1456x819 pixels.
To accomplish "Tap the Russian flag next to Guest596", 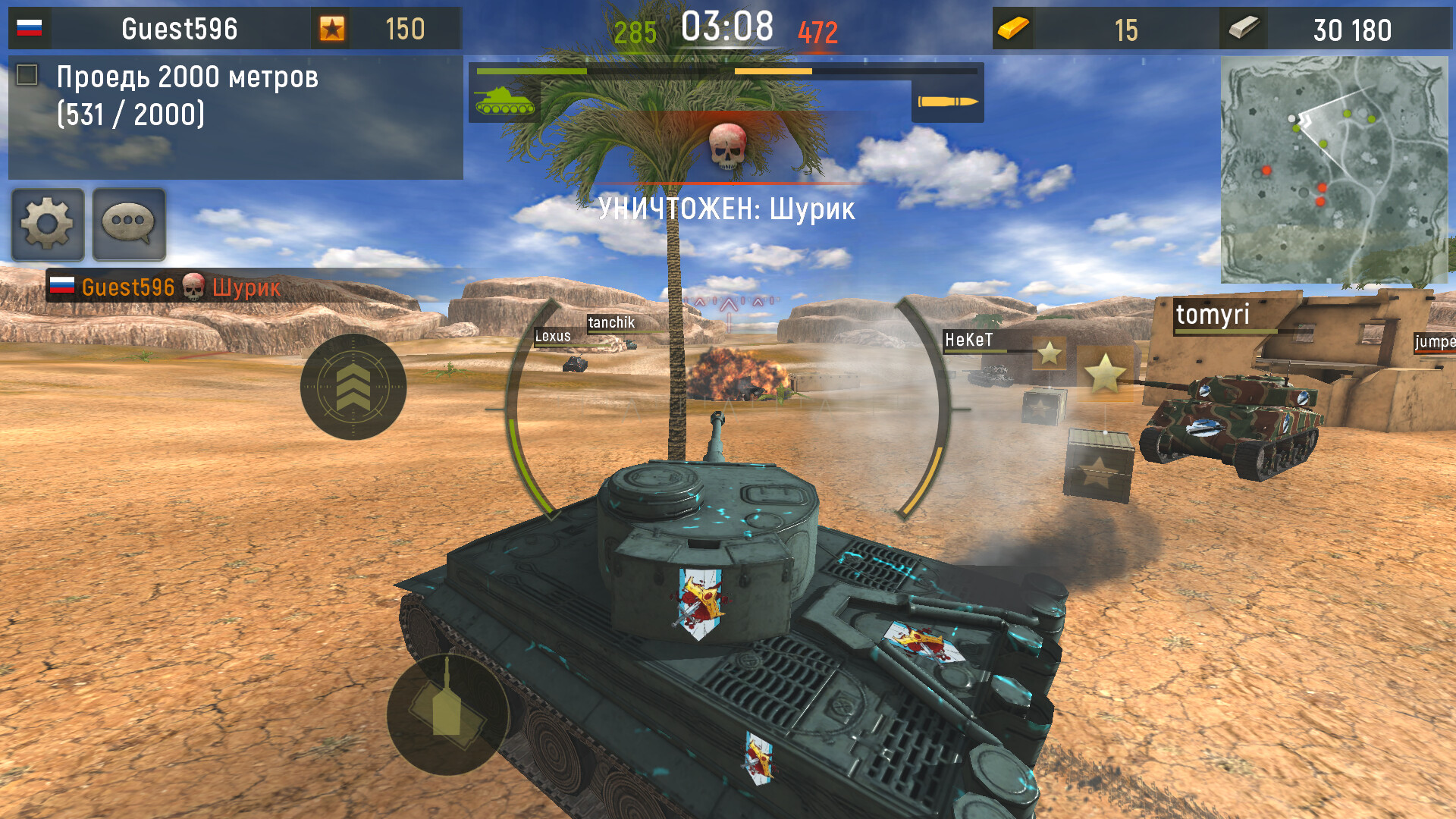I will coord(28,27).
